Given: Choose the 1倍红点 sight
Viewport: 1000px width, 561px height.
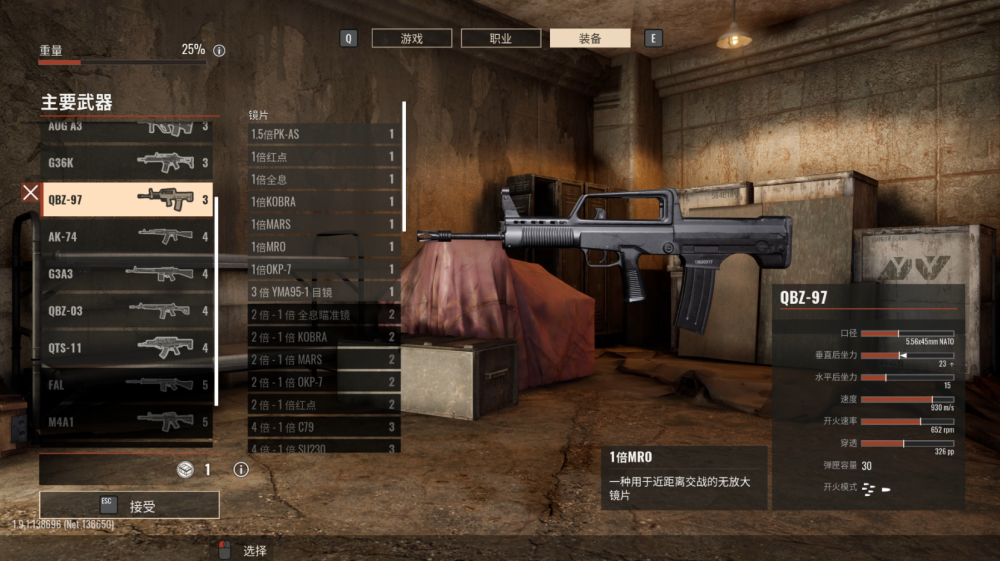Looking at the screenshot, I should point(323,157).
